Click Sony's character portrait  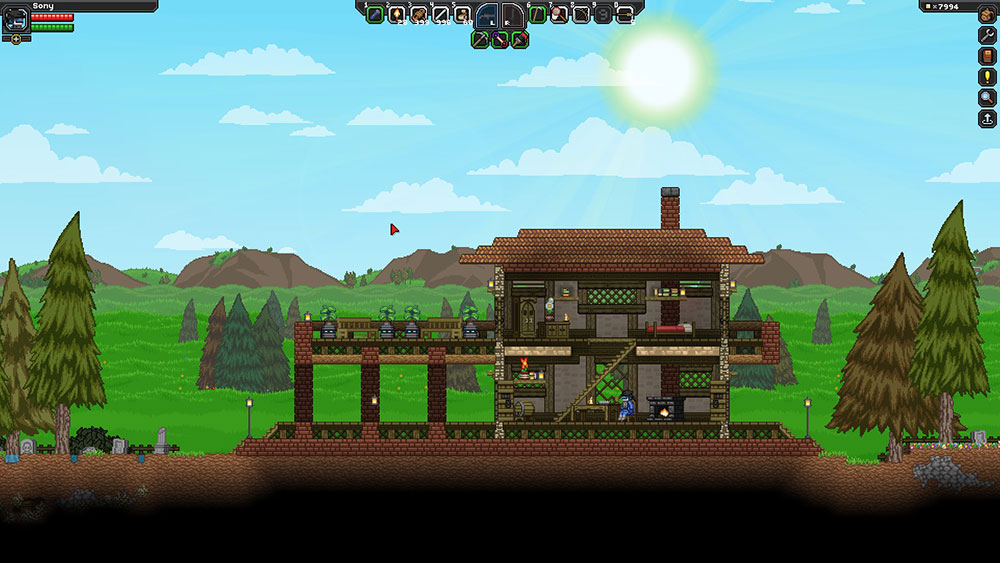coord(16,20)
